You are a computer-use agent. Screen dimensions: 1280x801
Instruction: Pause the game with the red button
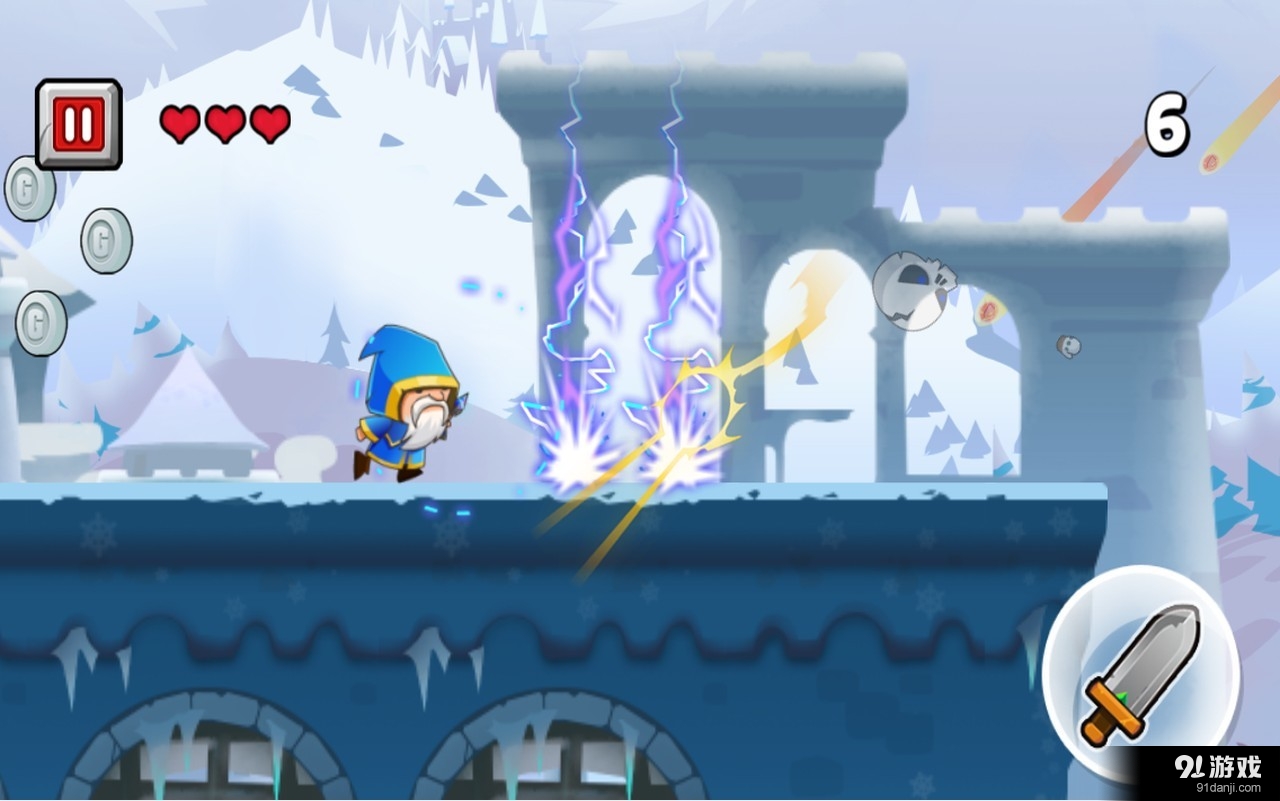click(79, 124)
